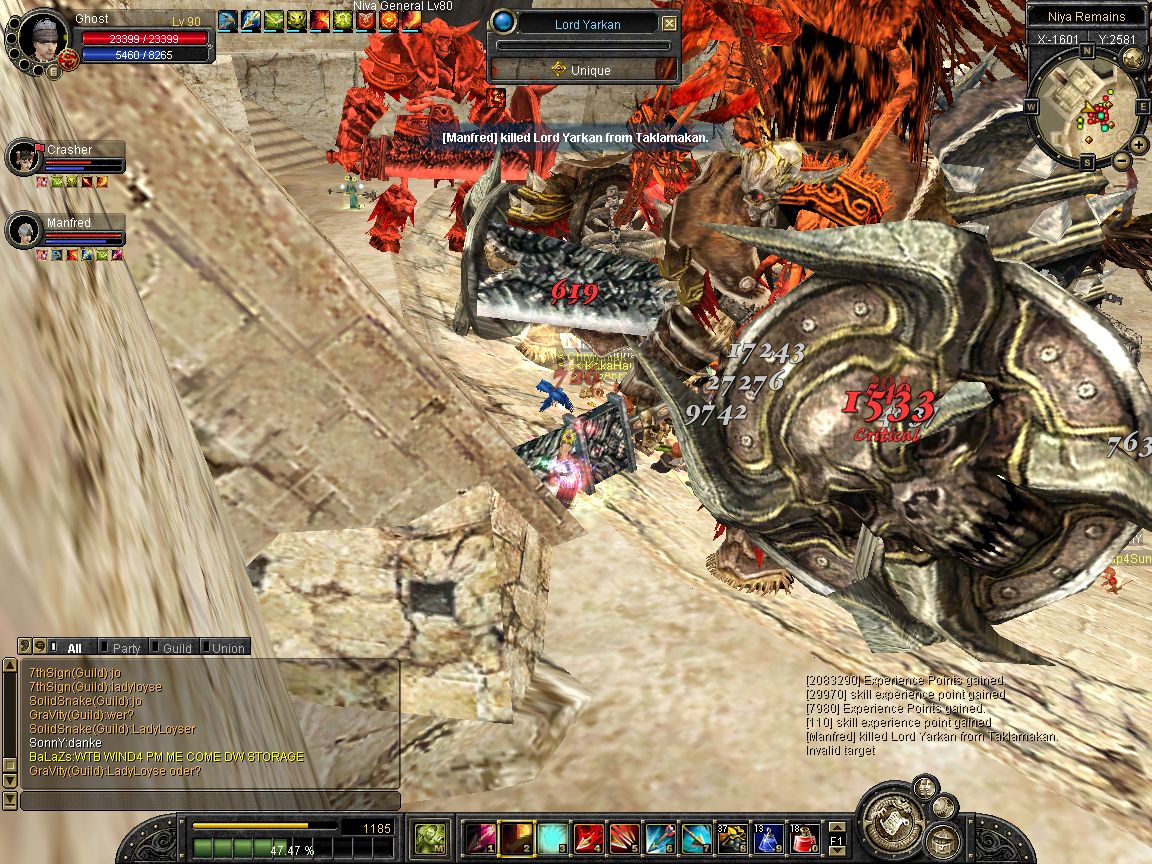Select the All chat tab
Viewport: 1152px width, 864px height.
(74, 648)
